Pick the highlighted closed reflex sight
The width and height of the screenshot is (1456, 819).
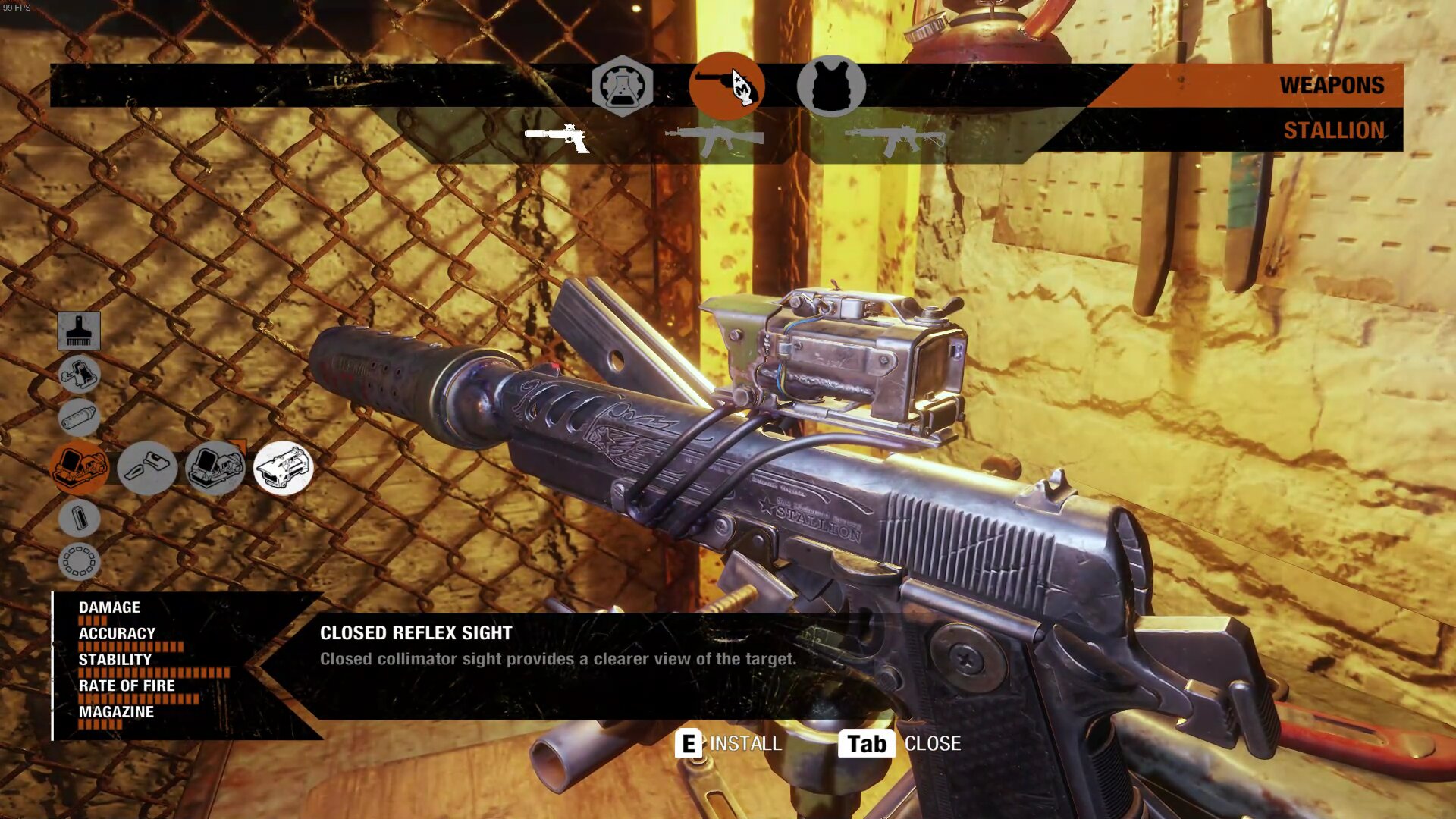[283, 468]
